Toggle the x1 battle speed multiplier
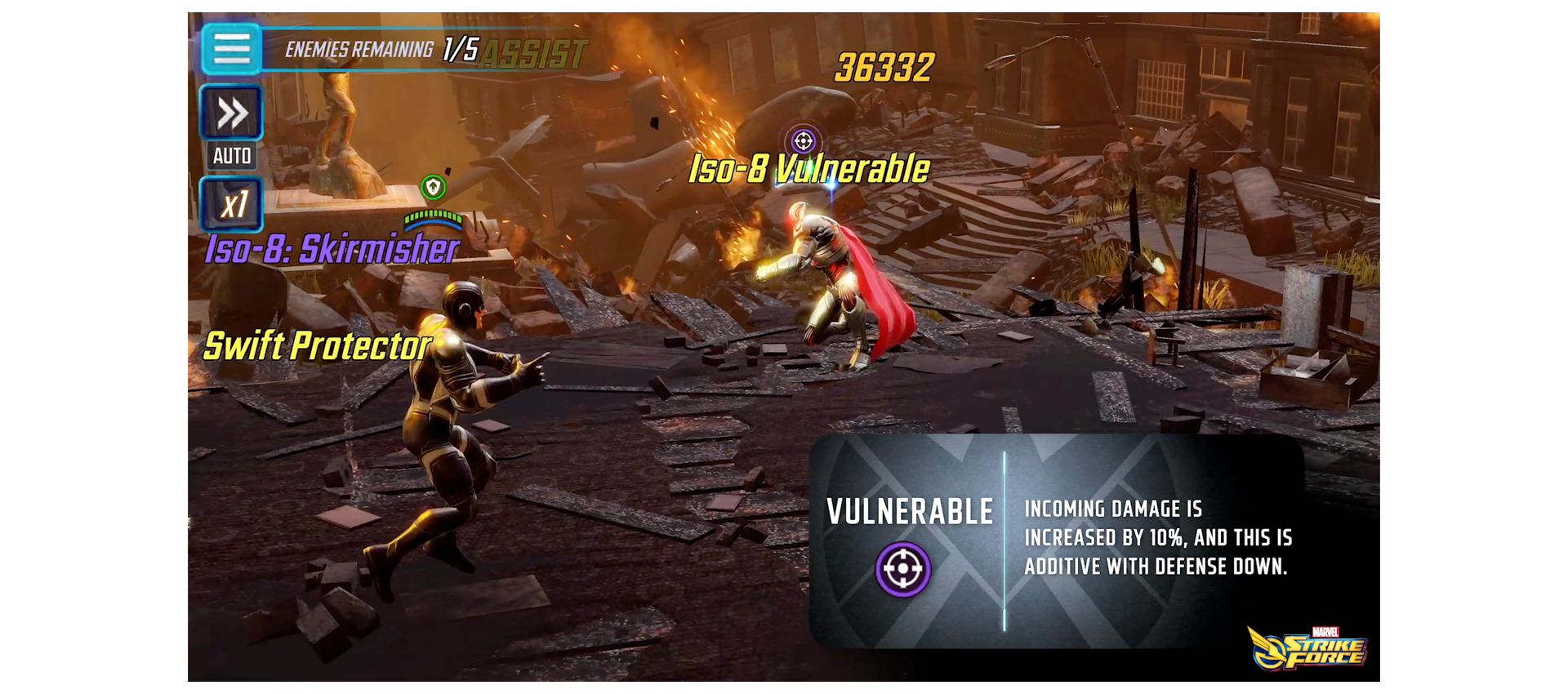Screen dimensions: 1568x694 (x=231, y=204)
